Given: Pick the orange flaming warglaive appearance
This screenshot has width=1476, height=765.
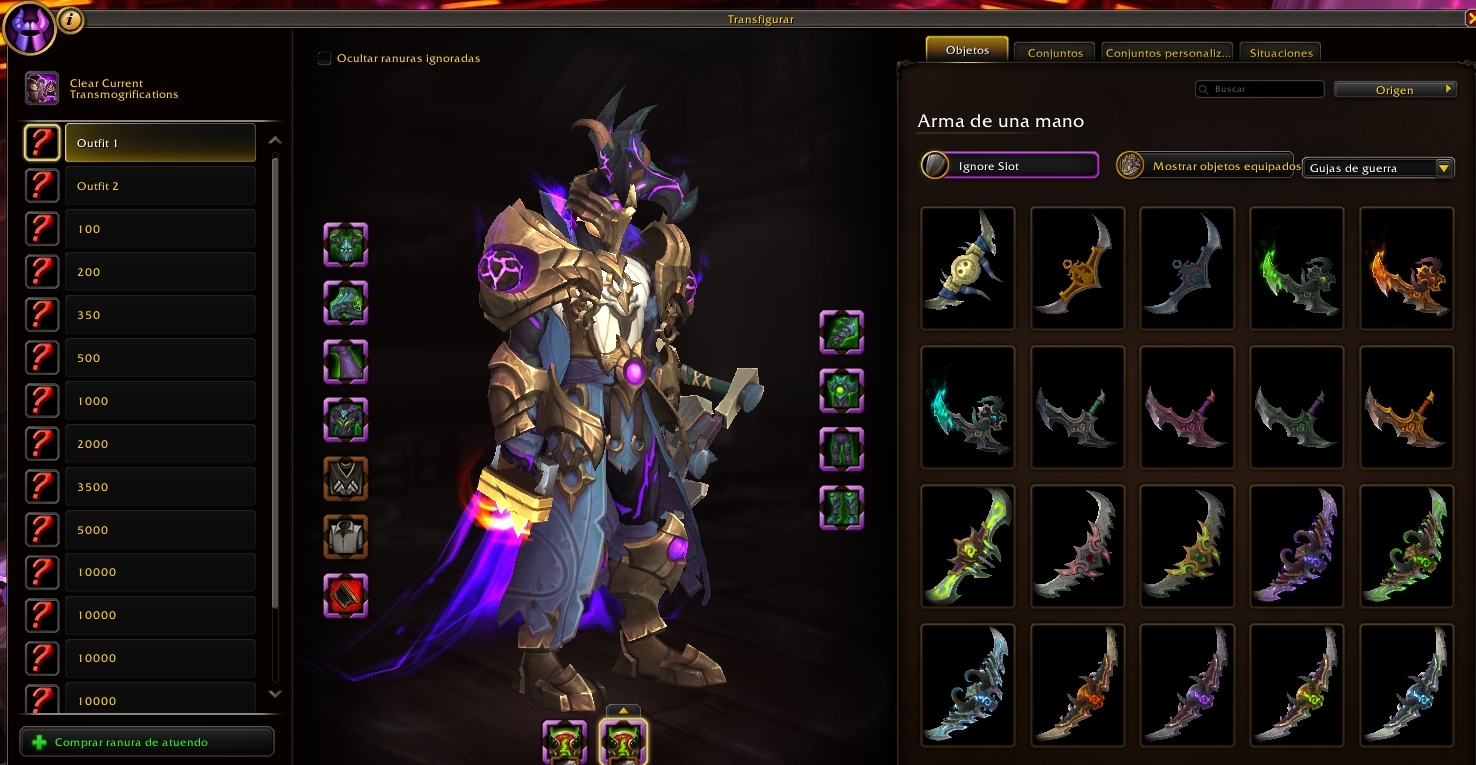Looking at the screenshot, I should pyautogui.click(x=1406, y=268).
